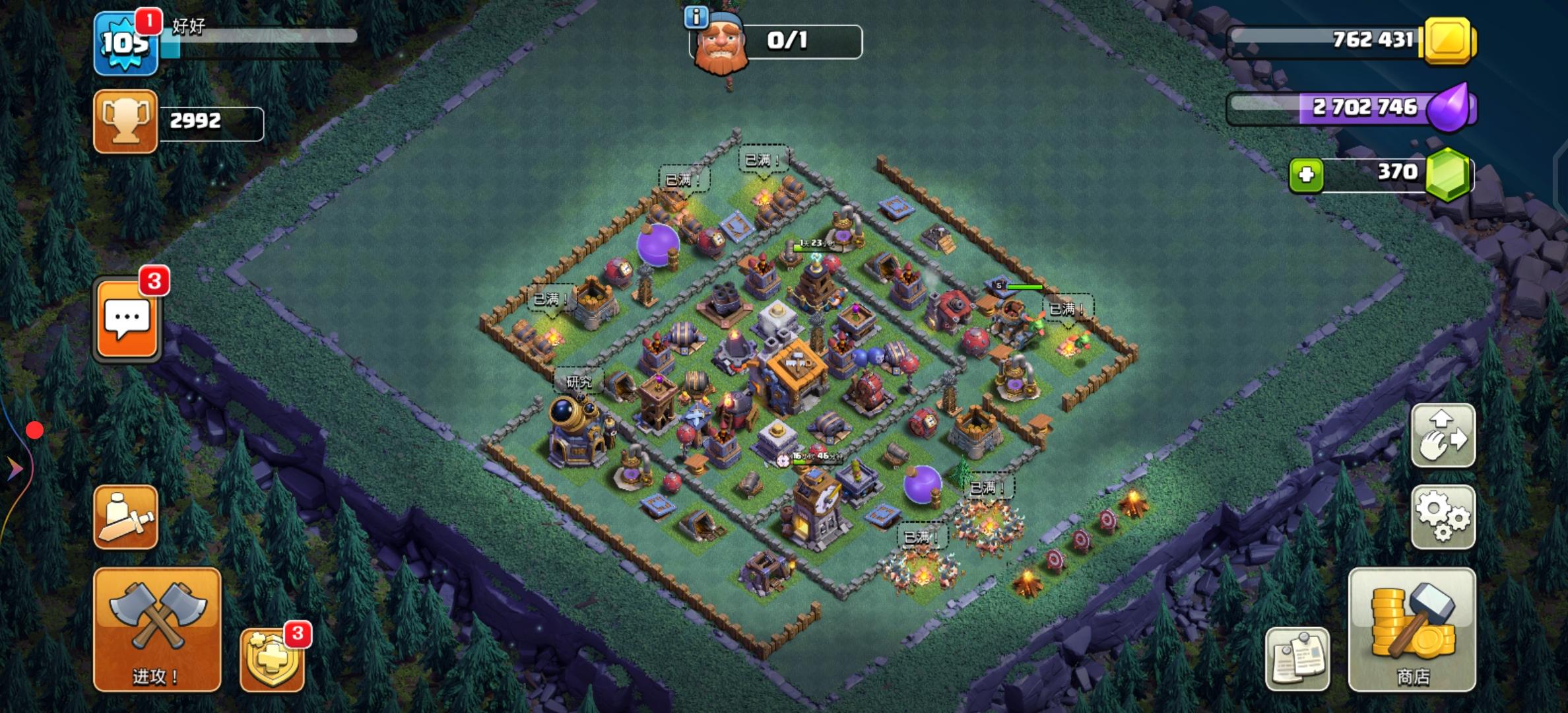
Task: Toggle the sidebar arrow on left edge
Action: coord(12,469)
